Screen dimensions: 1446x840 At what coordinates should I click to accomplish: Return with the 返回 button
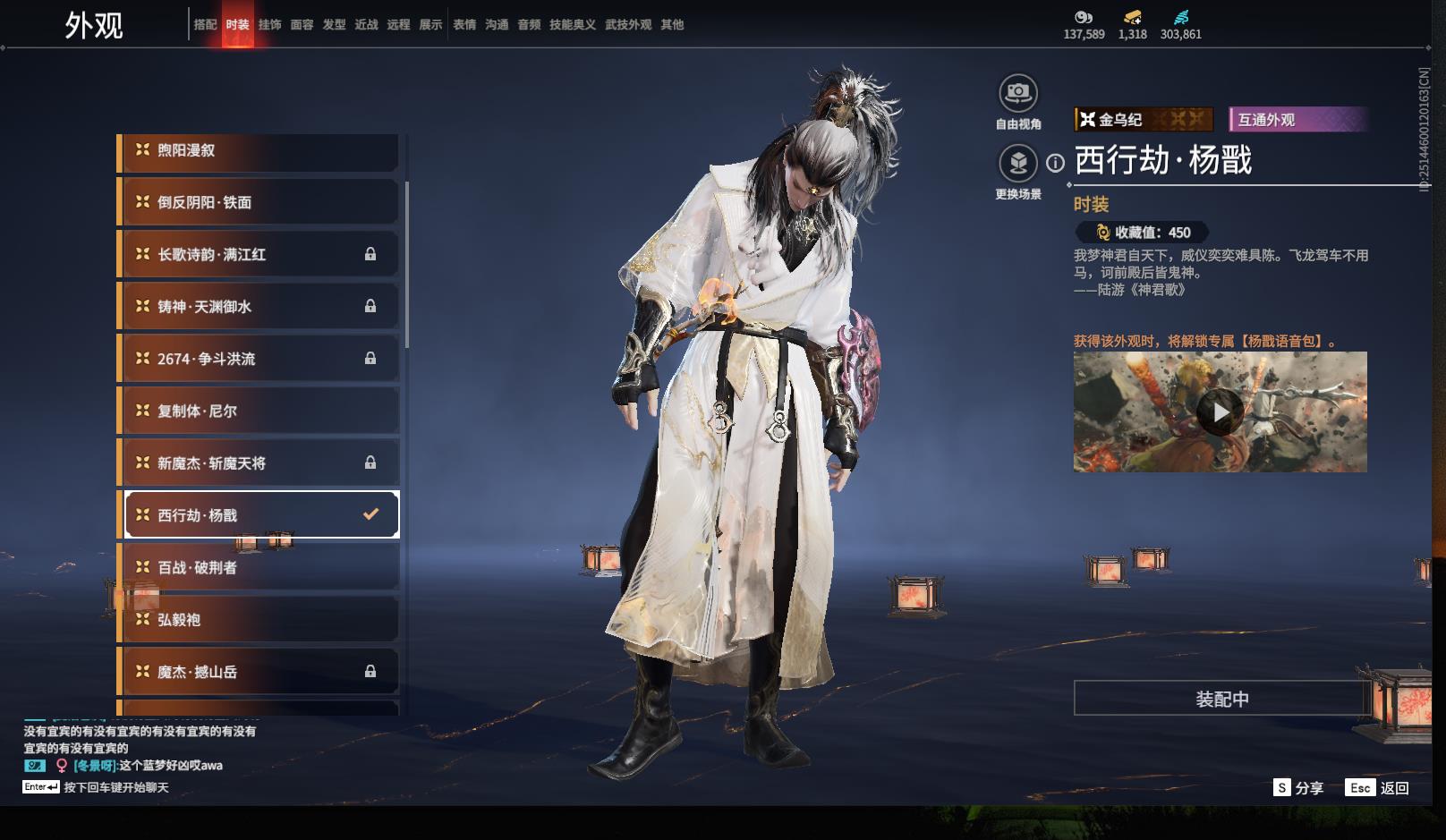[x=1378, y=788]
